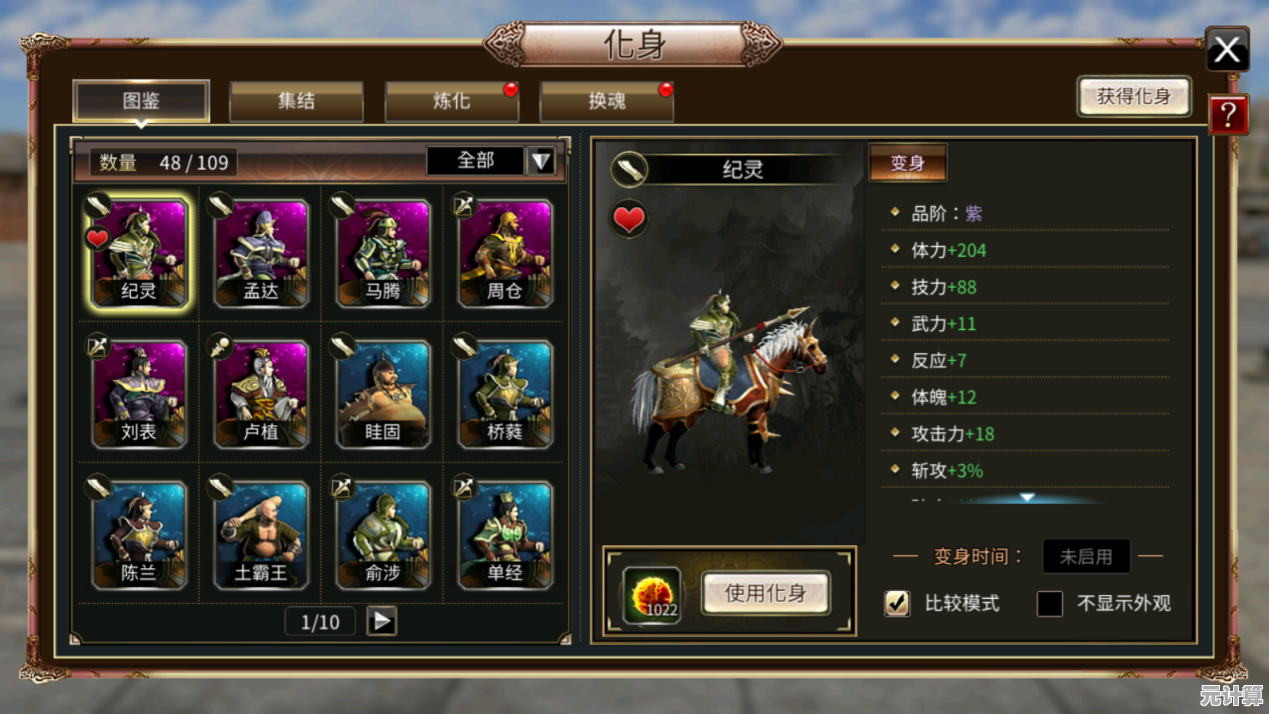
Task: Select the 周仓 avatar card
Action: tap(505, 252)
